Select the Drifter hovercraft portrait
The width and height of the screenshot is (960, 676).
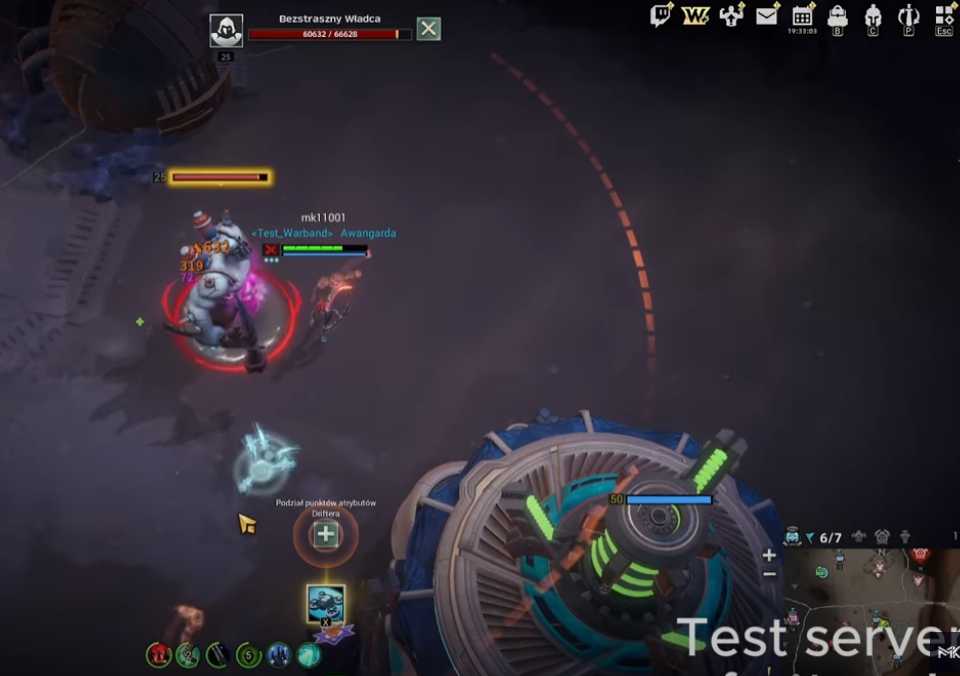[326, 602]
